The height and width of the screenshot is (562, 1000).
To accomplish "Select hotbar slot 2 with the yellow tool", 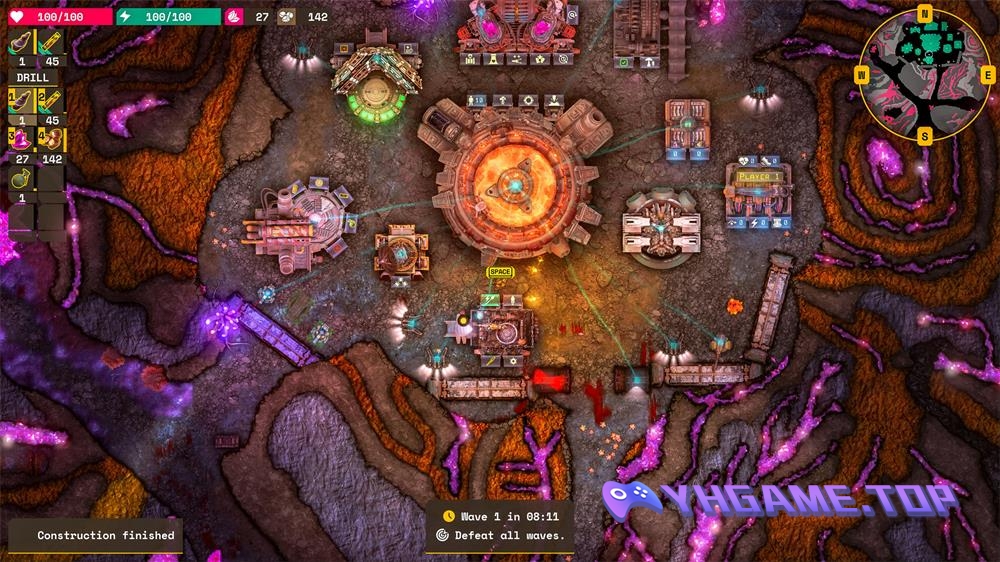I will click(50, 100).
